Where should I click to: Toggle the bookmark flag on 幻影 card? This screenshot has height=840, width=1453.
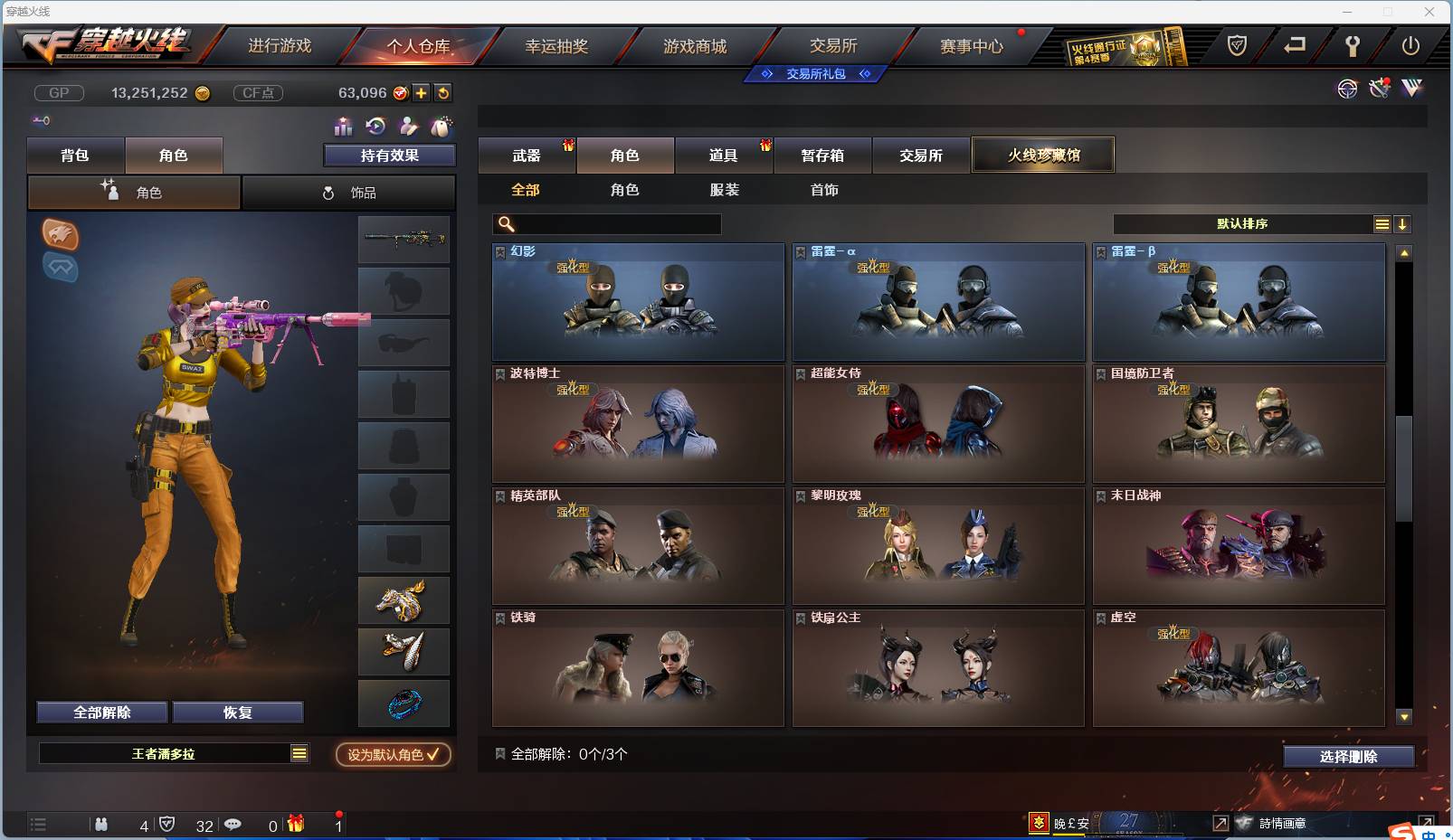[499, 250]
